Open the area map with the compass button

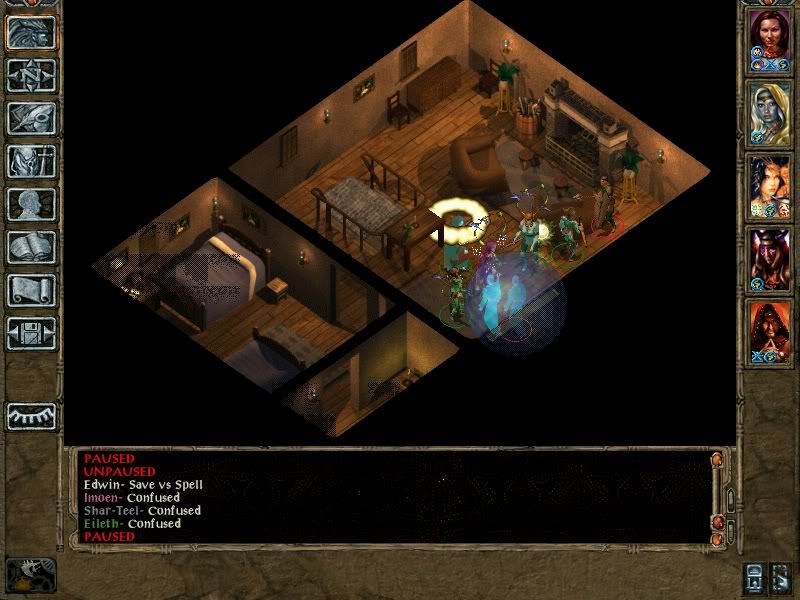[31, 75]
